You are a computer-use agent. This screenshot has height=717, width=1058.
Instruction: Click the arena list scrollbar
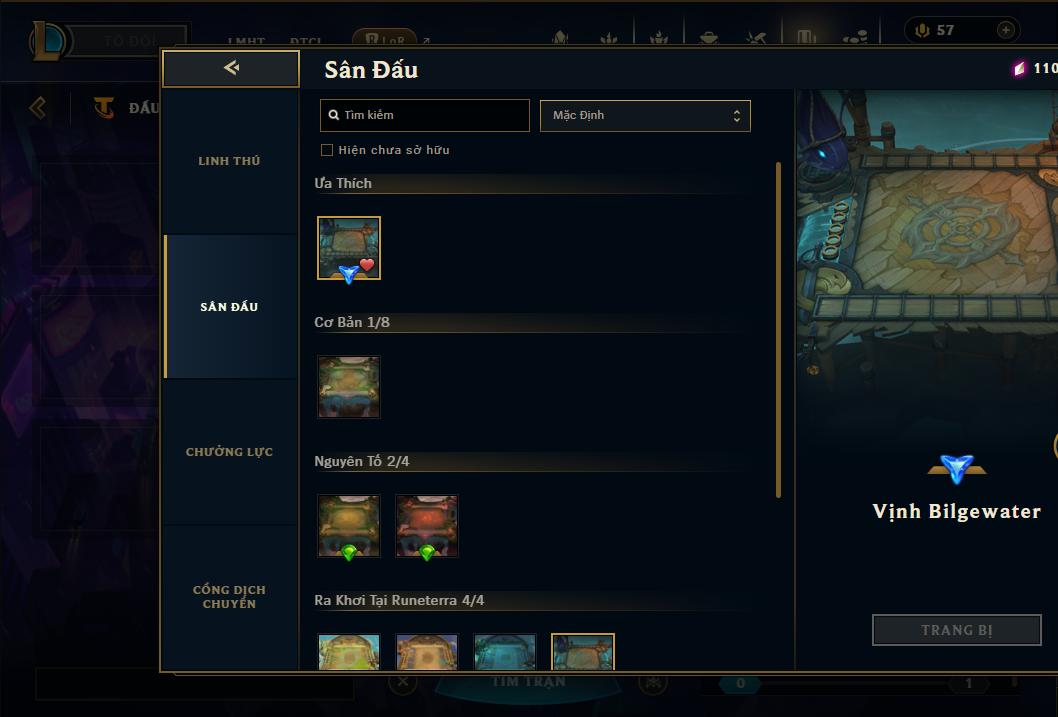pos(779,330)
